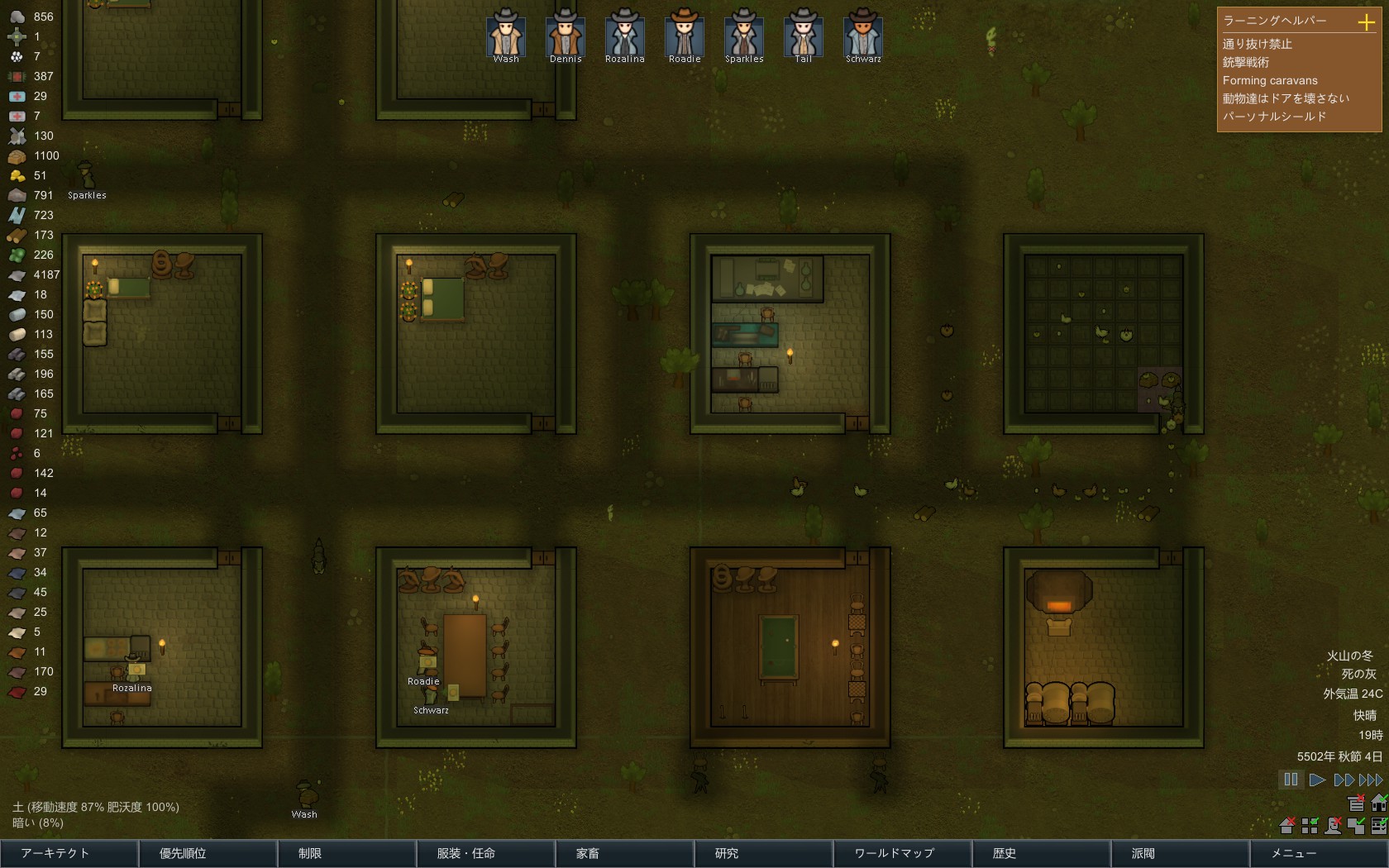Pause the game simulation

[1292, 778]
